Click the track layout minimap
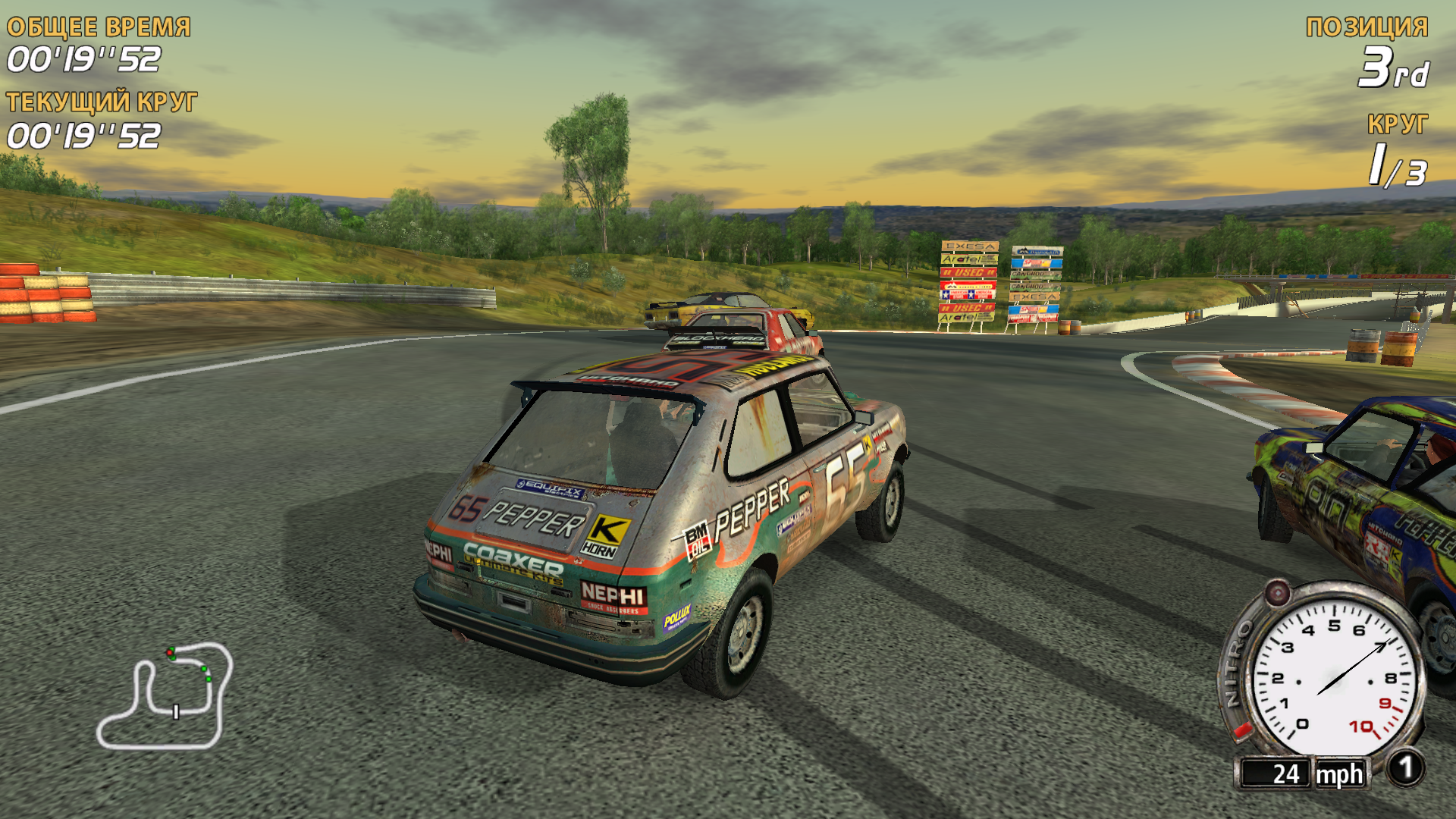1456x819 pixels. [x=164, y=695]
